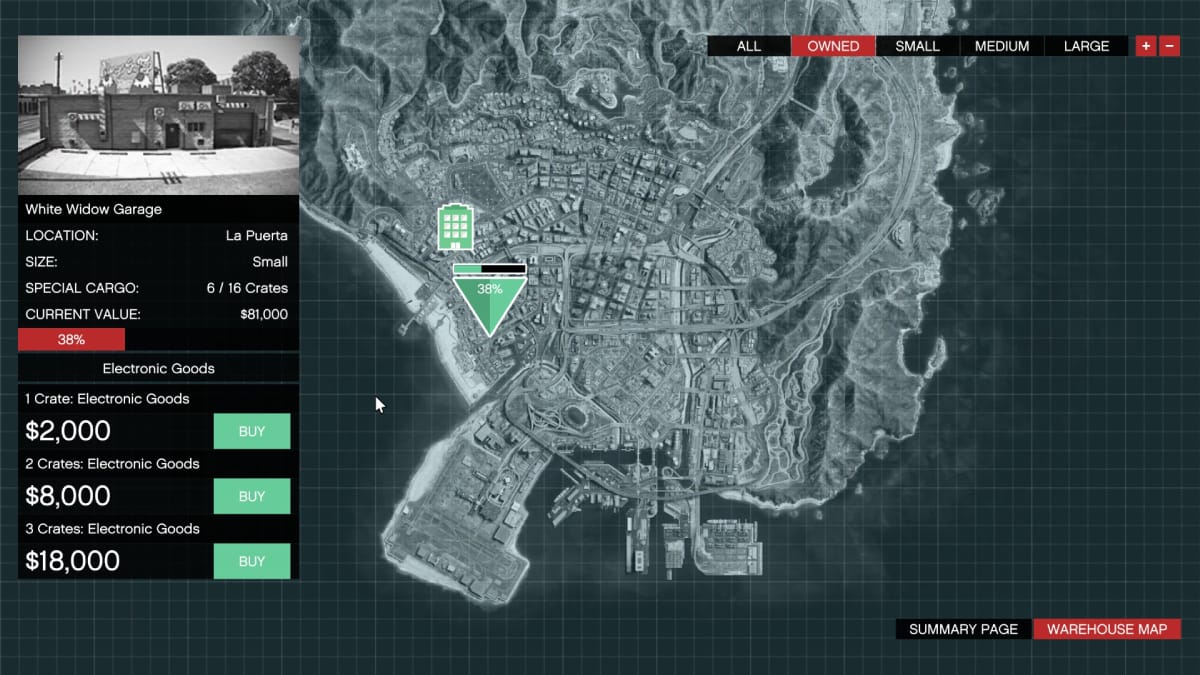This screenshot has width=1200, height=675.
Task: Filter map by MEDIUM warehouses
Action: click(x=1002, y=46)
